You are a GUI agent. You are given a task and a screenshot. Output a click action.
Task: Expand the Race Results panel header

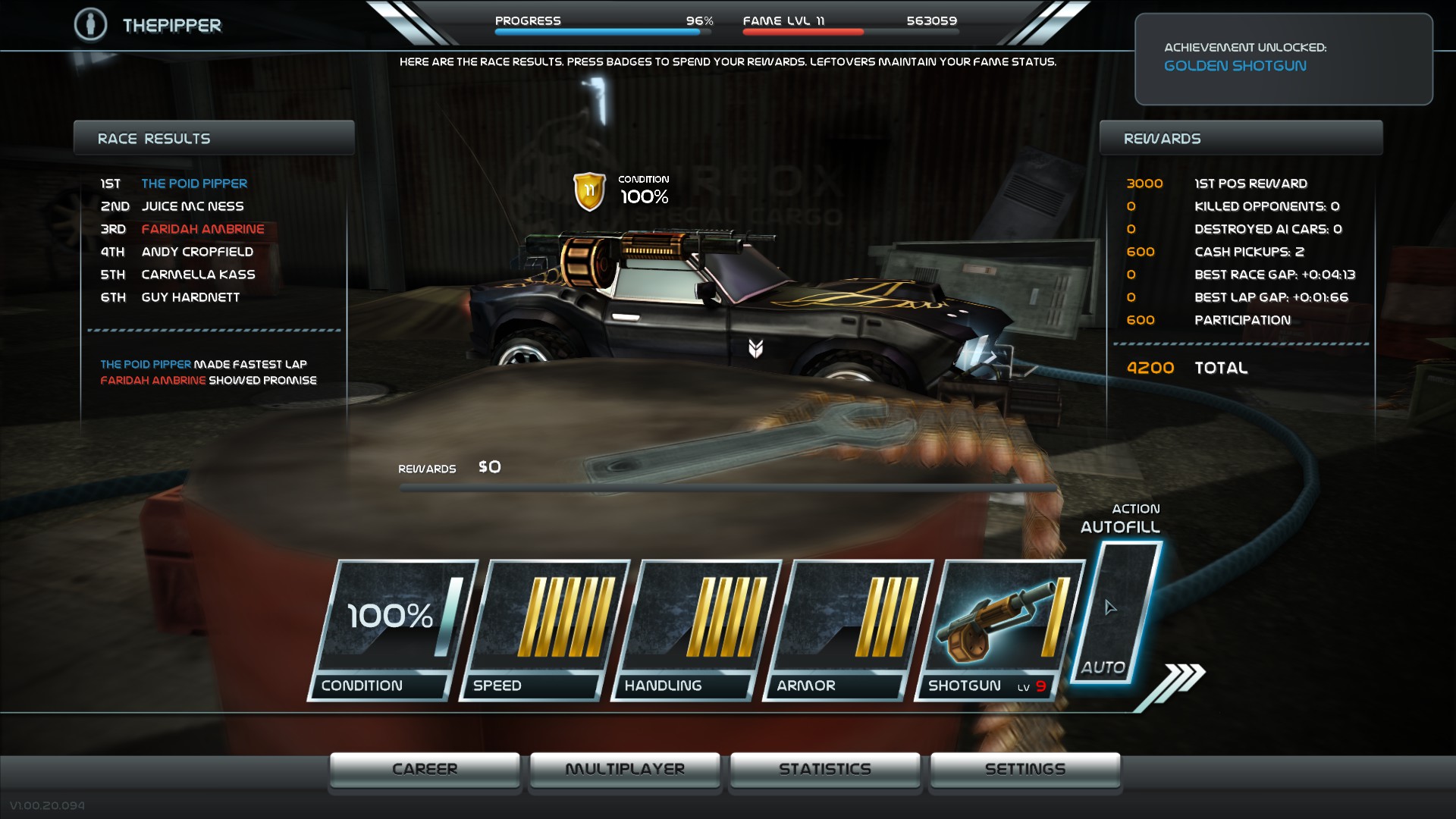coord(214,137)
